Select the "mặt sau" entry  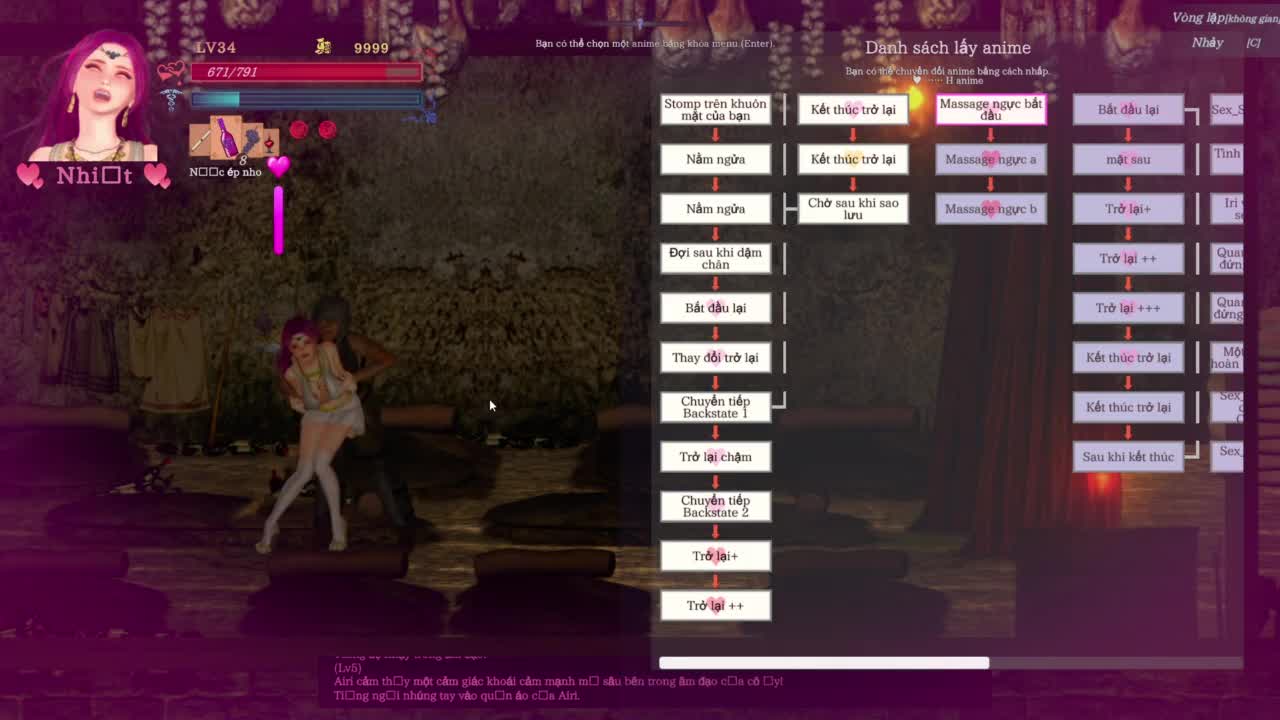tap(1128, 159)
